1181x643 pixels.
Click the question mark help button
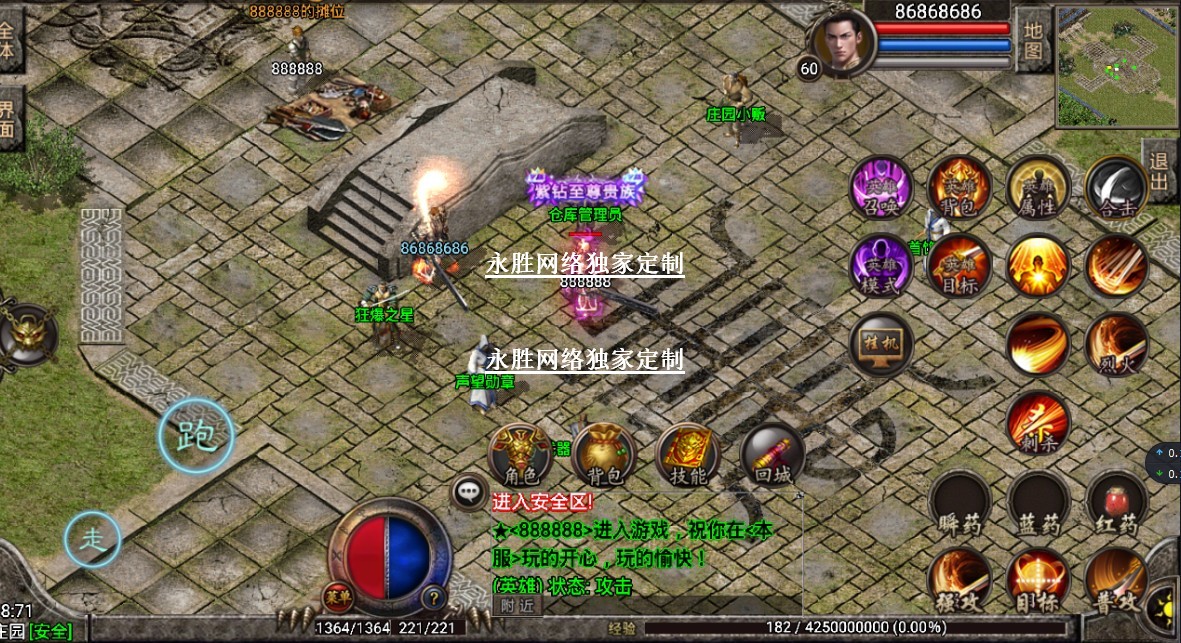click(x=433, y=598)
